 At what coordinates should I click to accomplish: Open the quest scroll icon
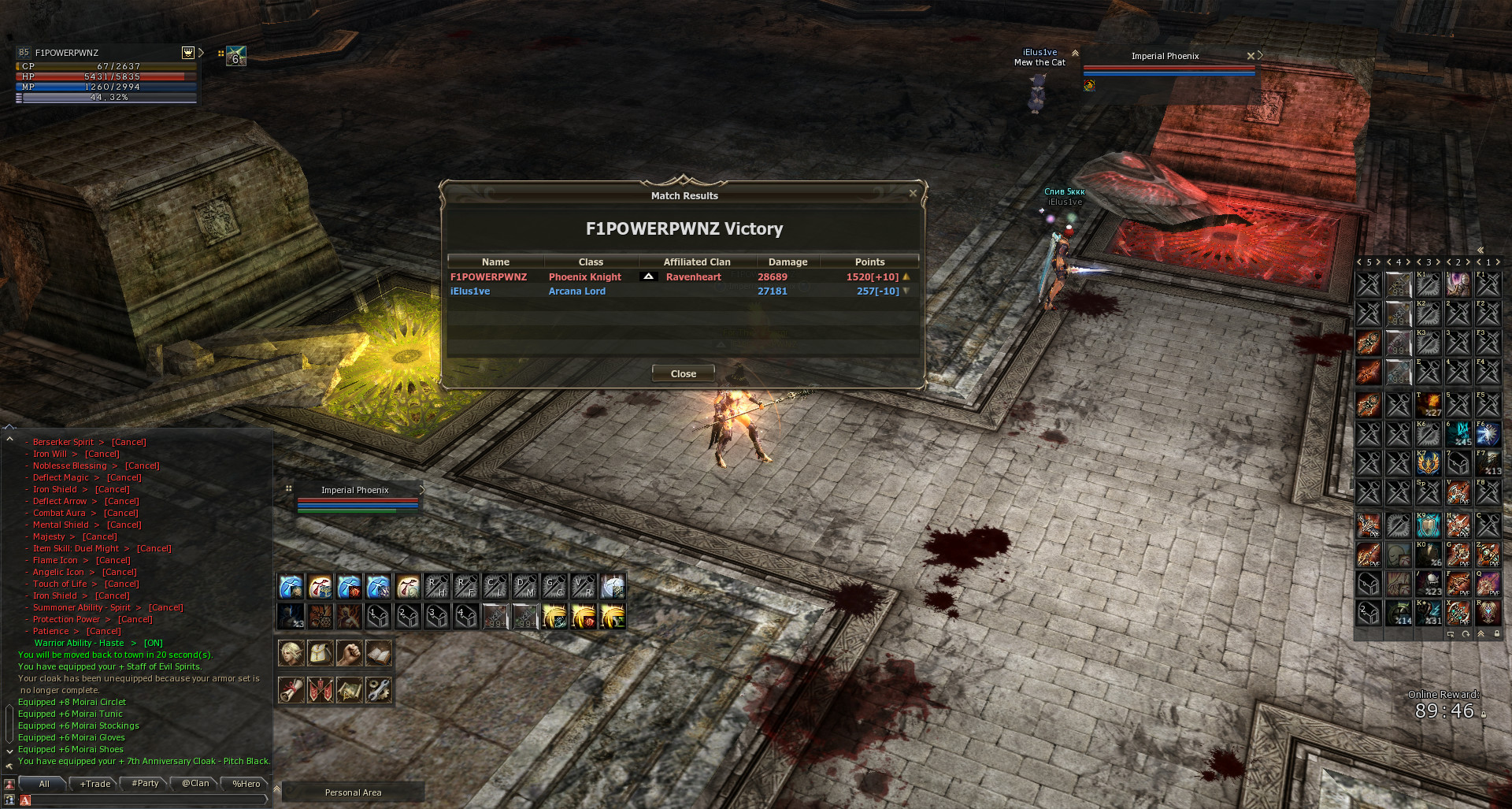click(x=291, y=690)
